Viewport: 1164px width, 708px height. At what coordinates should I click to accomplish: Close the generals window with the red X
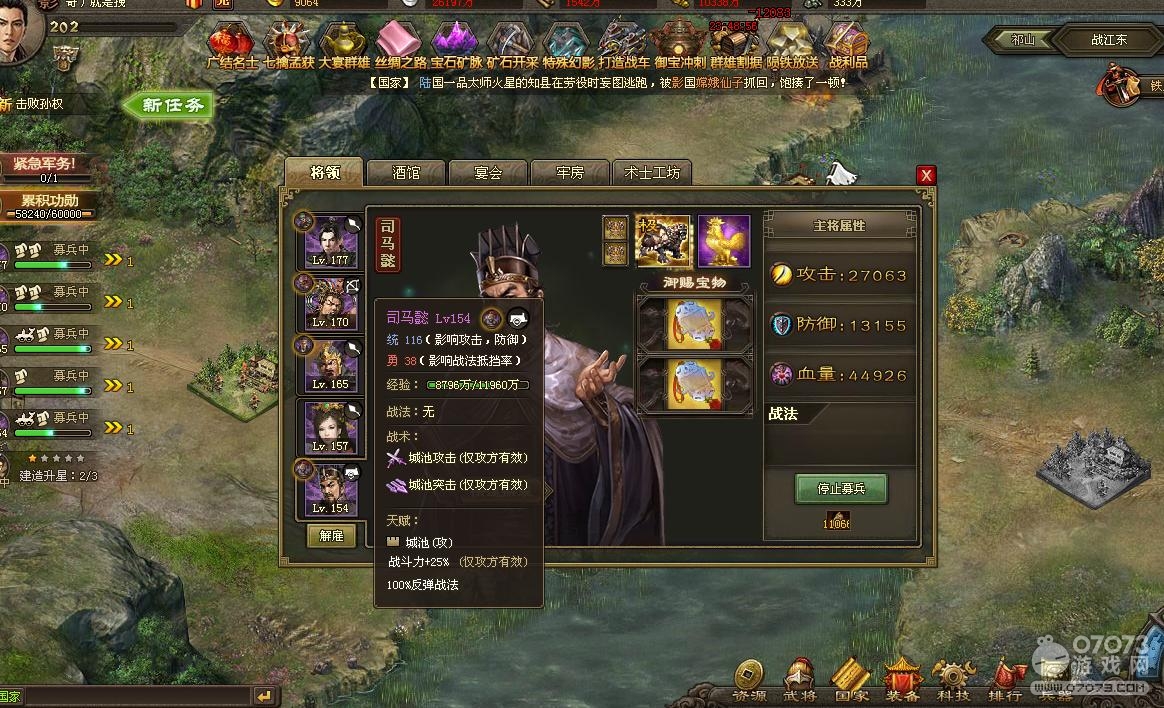pos(927,175)
